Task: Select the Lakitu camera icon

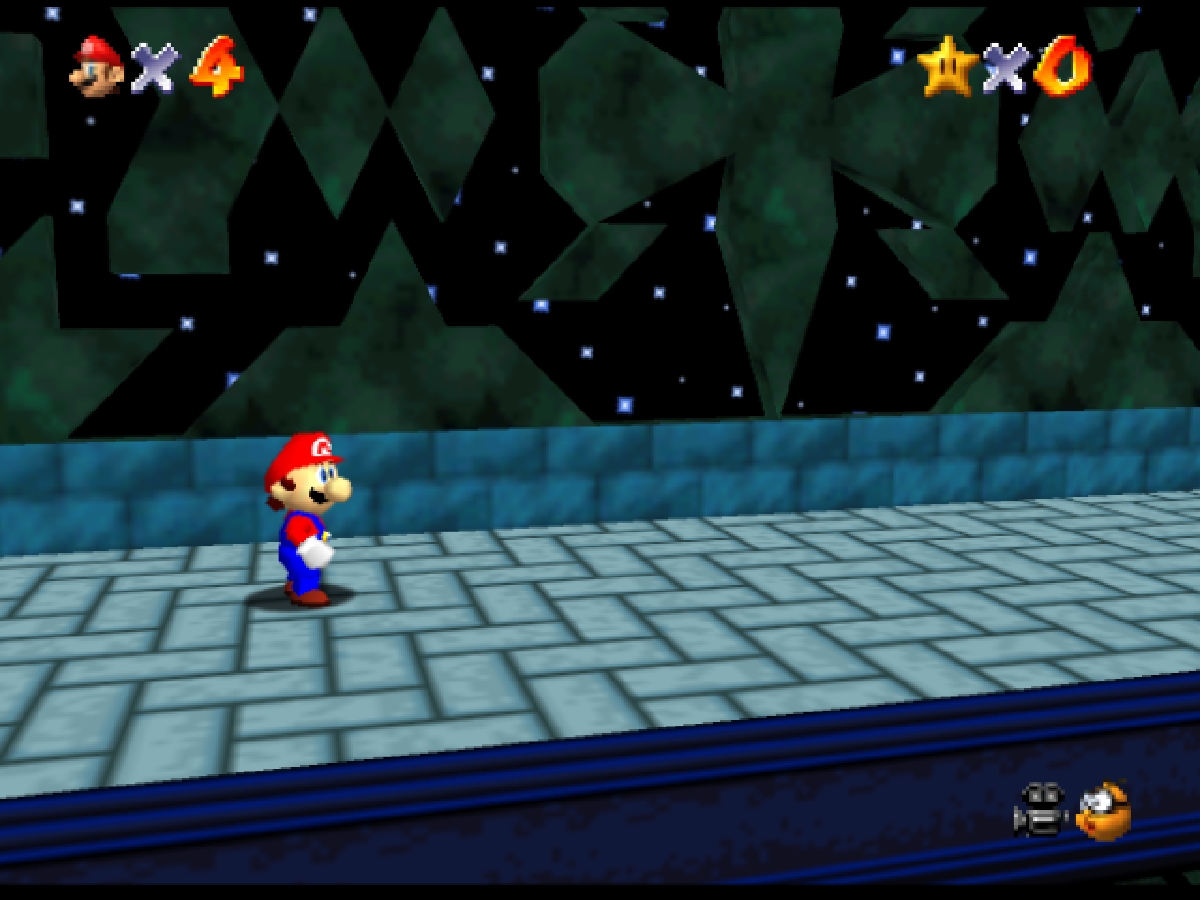Action: [x=1104, y=811]
